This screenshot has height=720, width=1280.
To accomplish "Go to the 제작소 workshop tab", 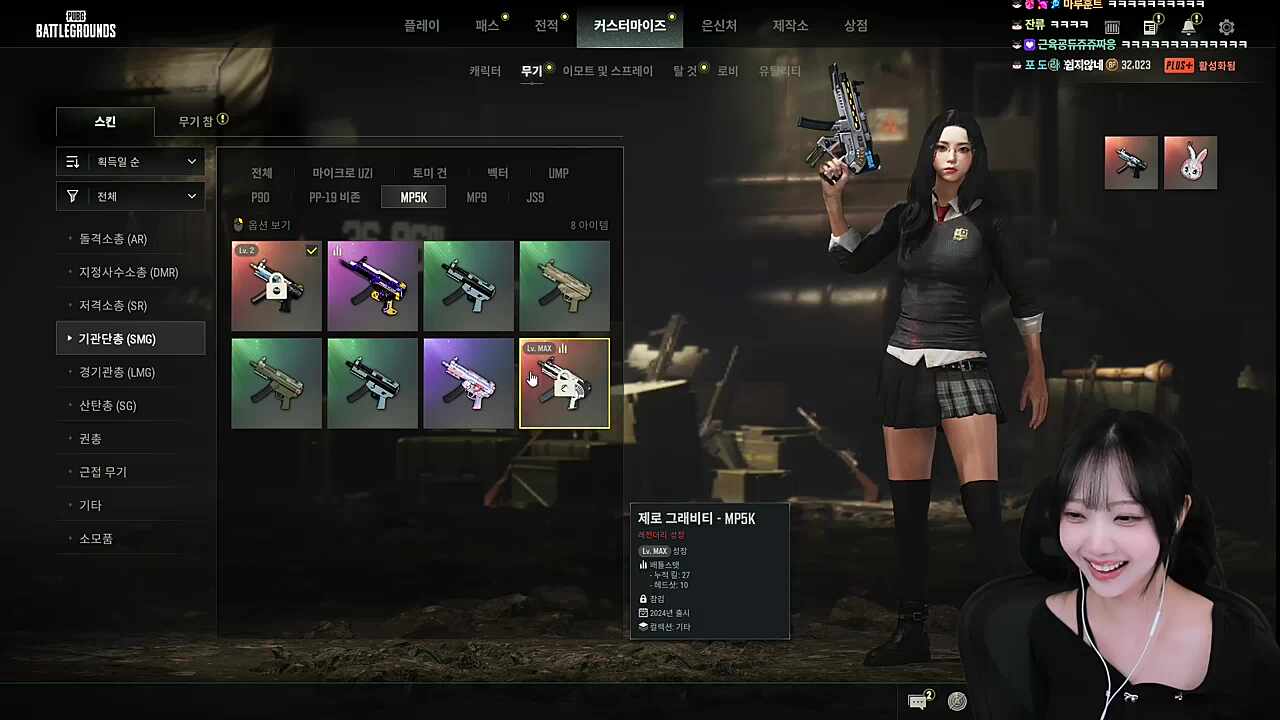I will pyautogui.click(x=790, y=26).
